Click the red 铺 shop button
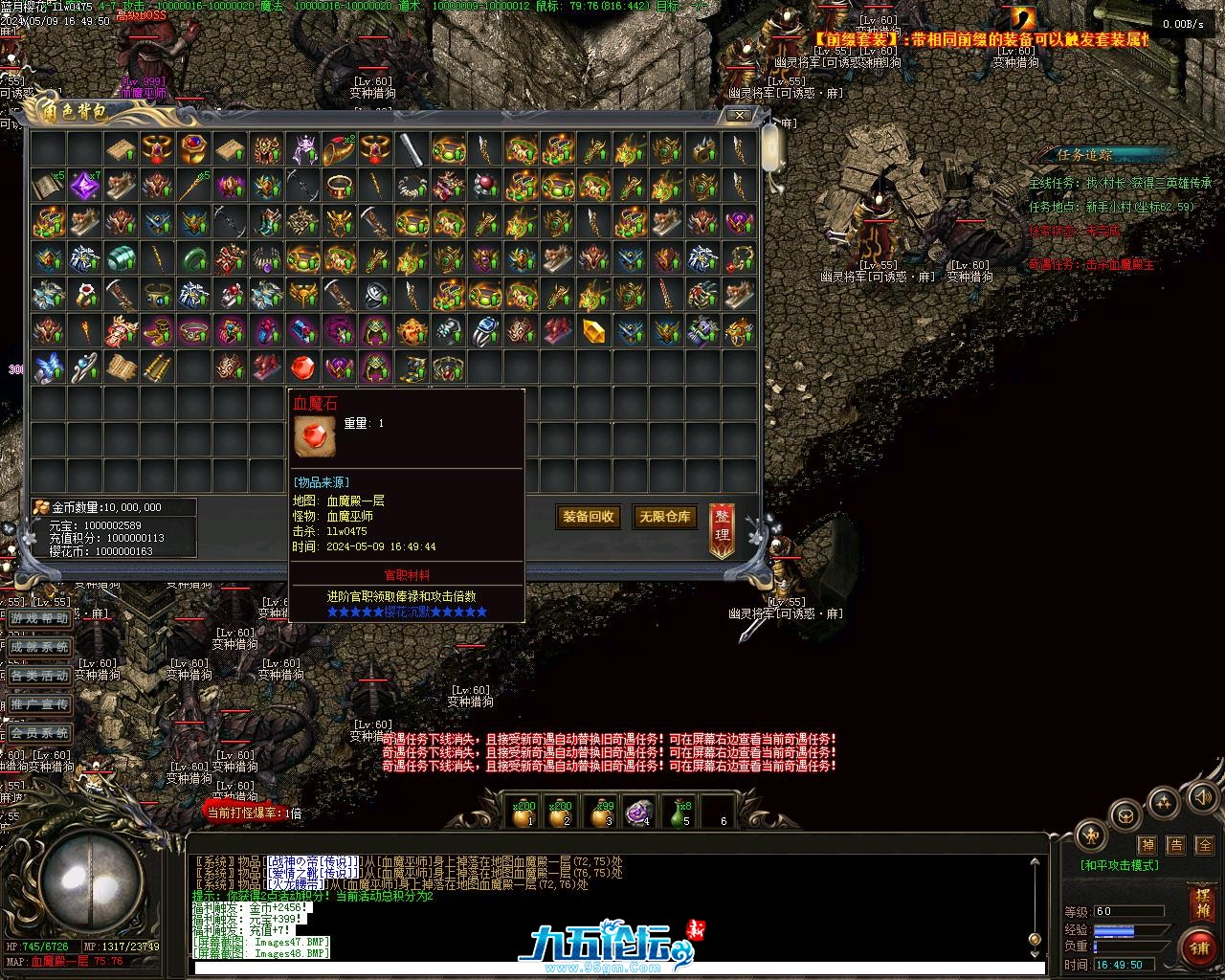The width and height of the screenshot is (1225, 980). (x=1200, y=947)
